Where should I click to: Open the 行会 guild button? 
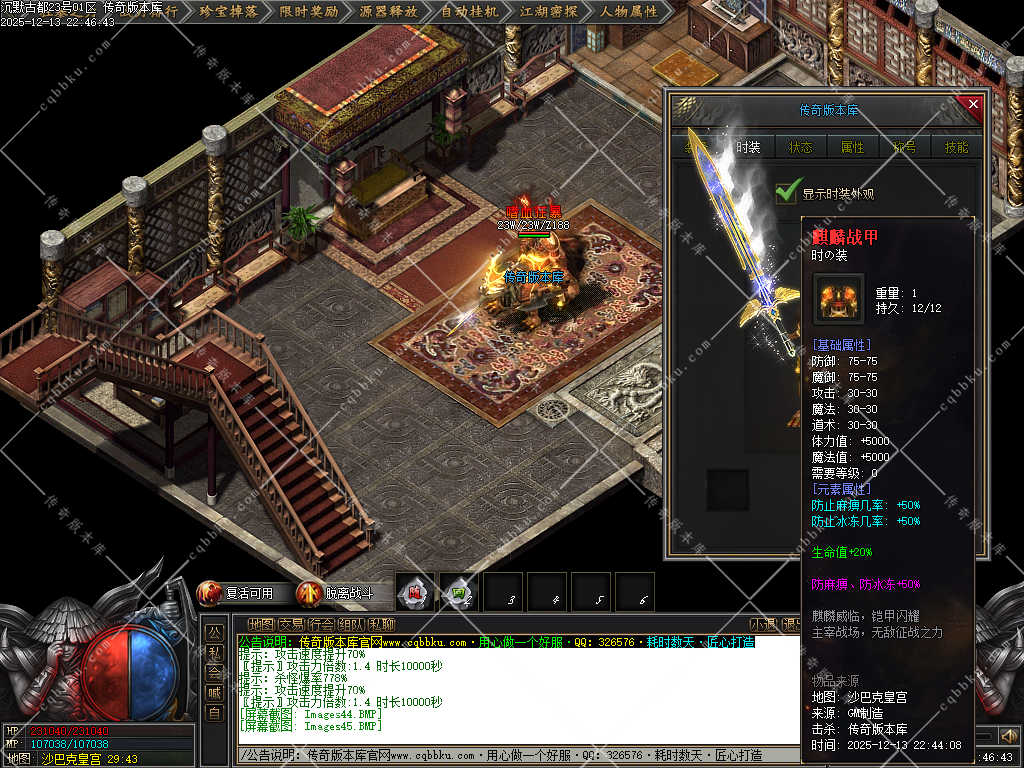pos(321,624)
